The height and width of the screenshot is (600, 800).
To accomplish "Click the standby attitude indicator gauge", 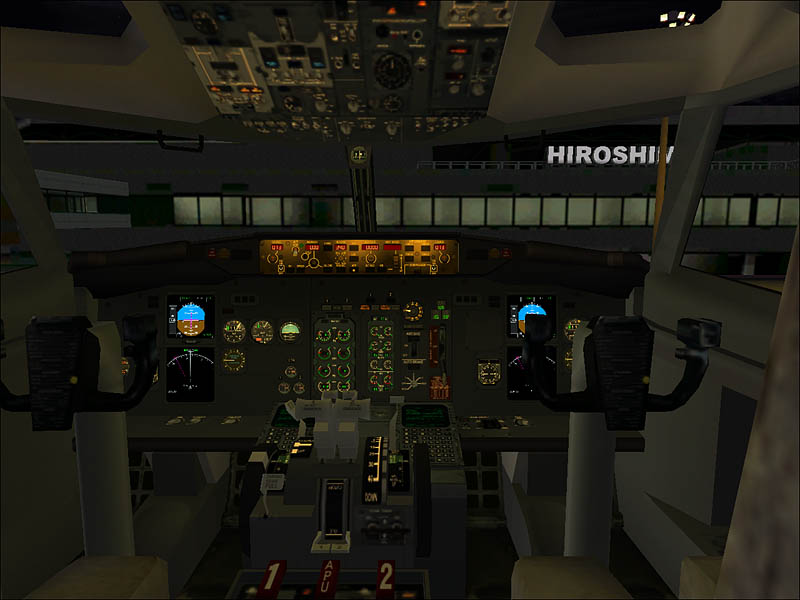I will click(289, 331).
